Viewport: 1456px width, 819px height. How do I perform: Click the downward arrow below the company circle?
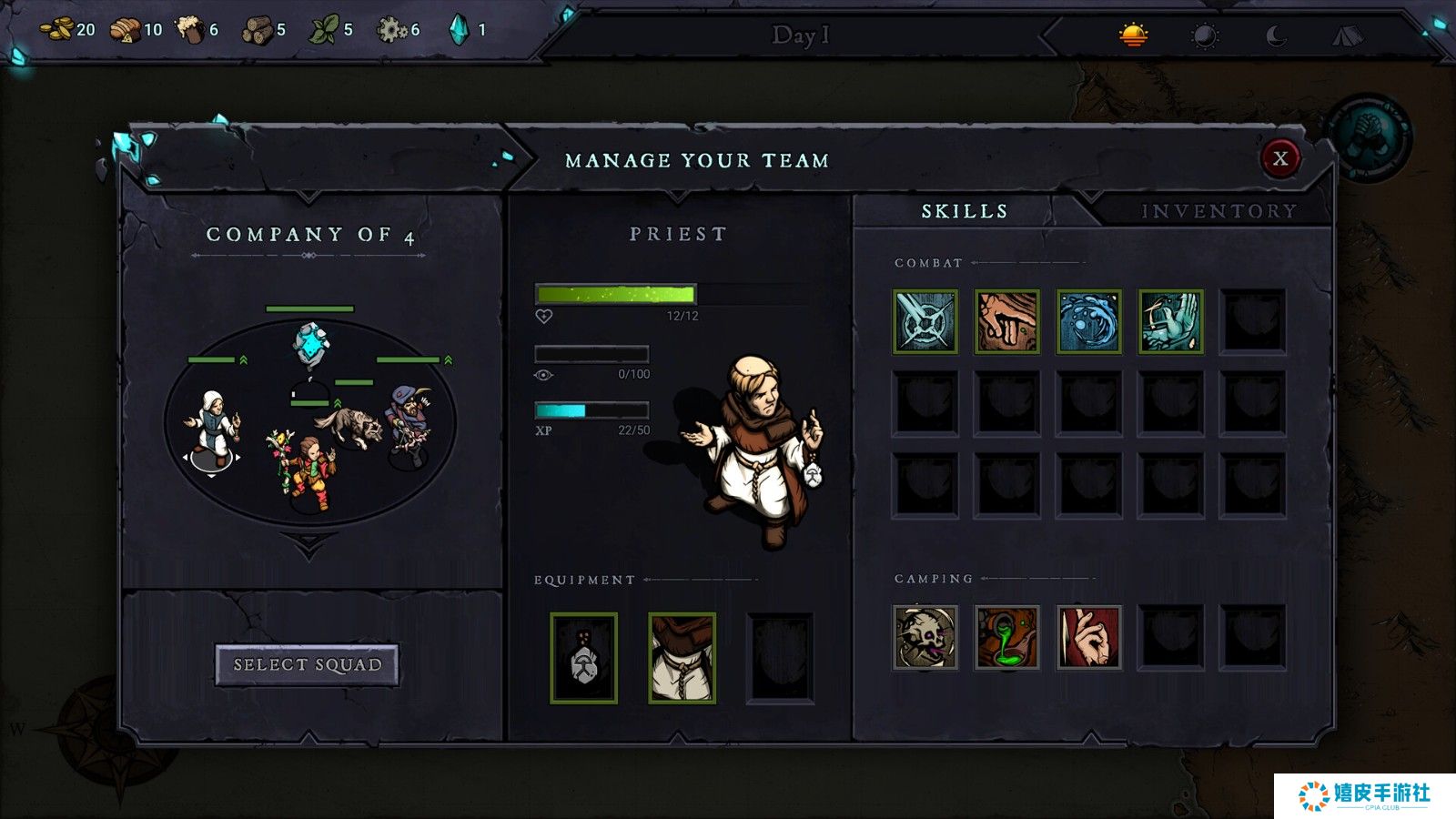(x=309, y=547)
